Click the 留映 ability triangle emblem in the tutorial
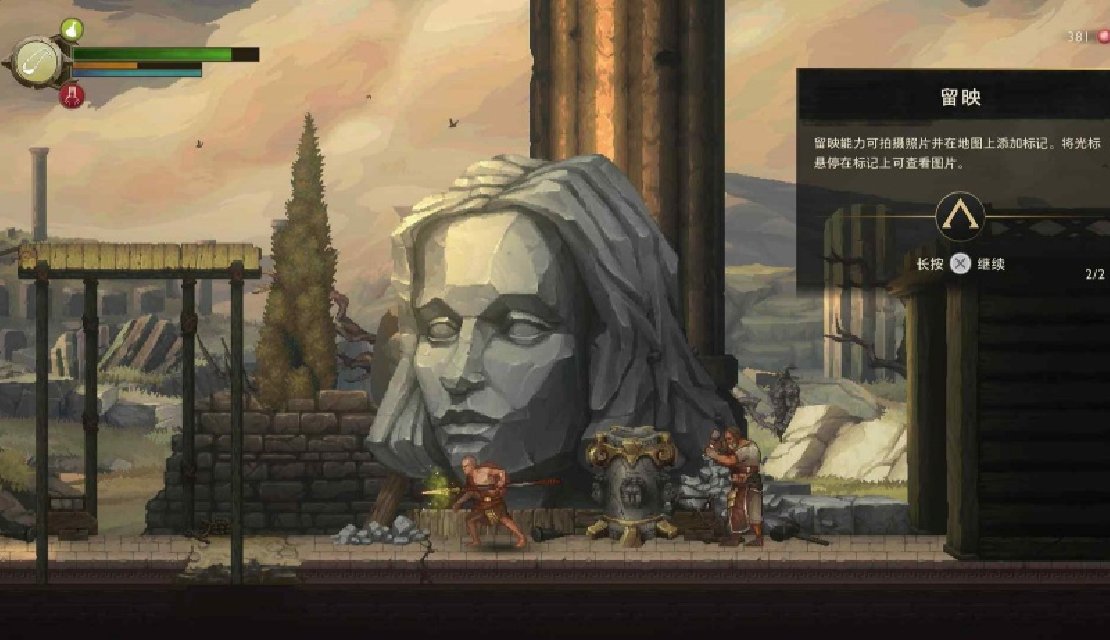 (960, 216)
